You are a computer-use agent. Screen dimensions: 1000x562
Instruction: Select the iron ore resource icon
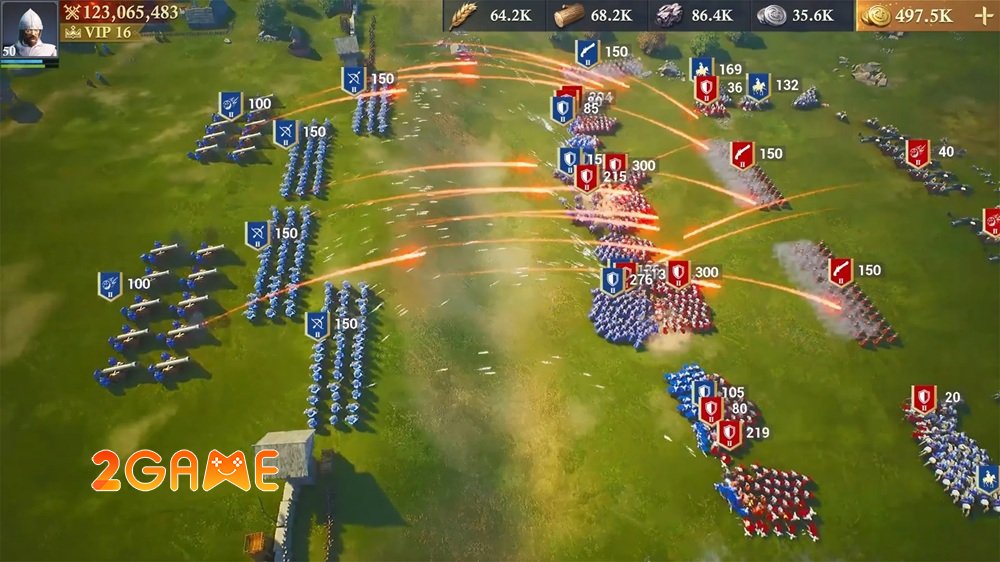tap(668, 15)
